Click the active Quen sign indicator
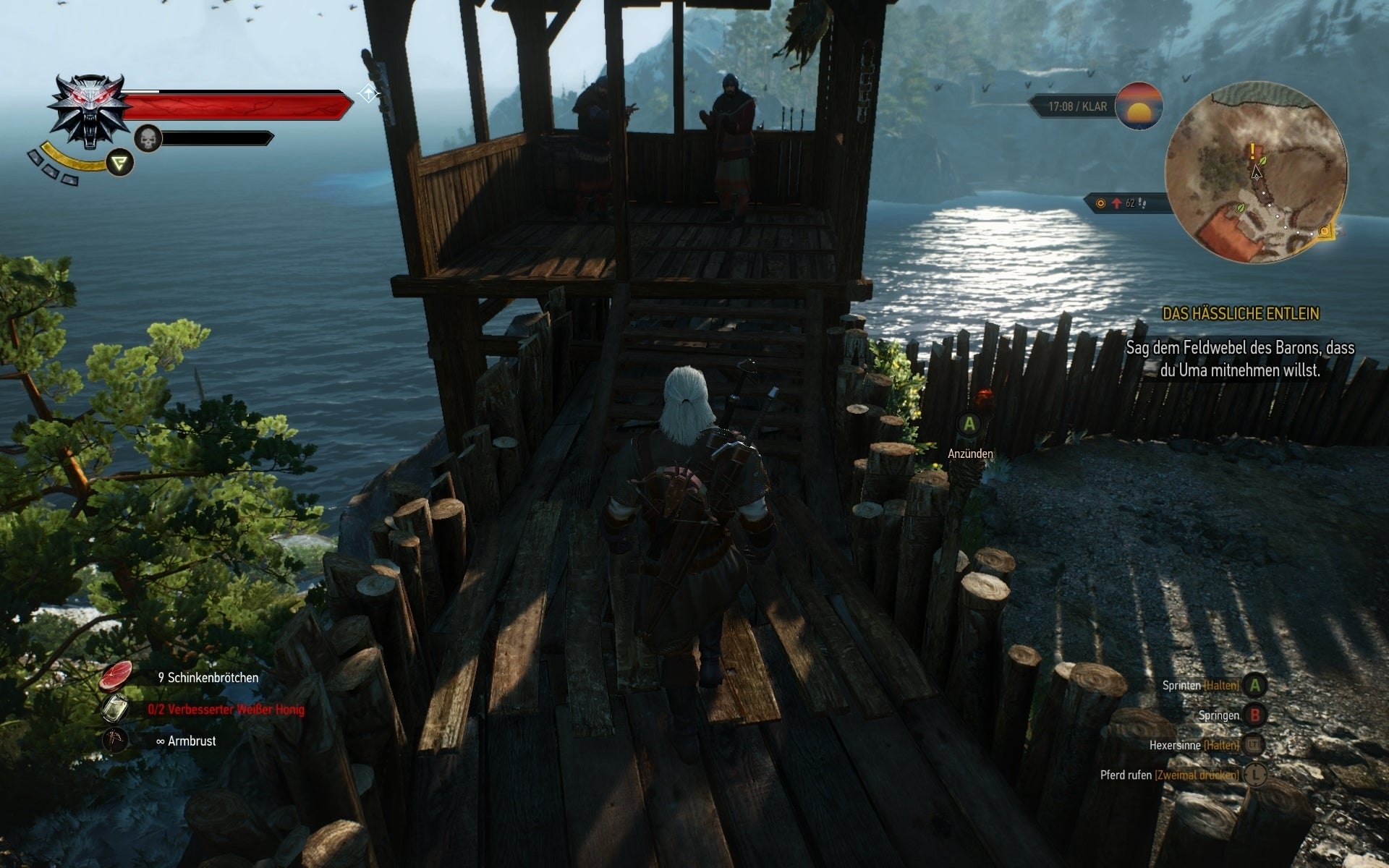The height and width of the screenshot is (868, 1389). point(118,163)
